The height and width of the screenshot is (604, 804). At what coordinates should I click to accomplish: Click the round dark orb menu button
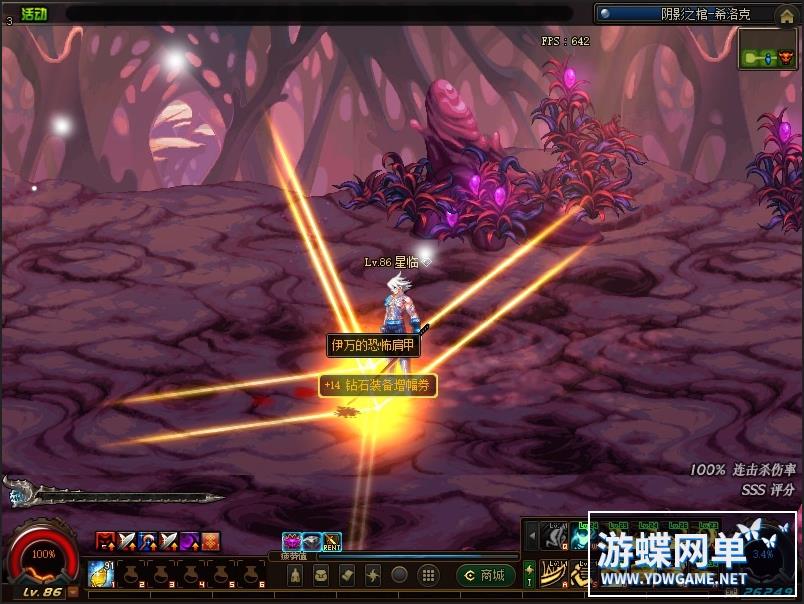399,575
